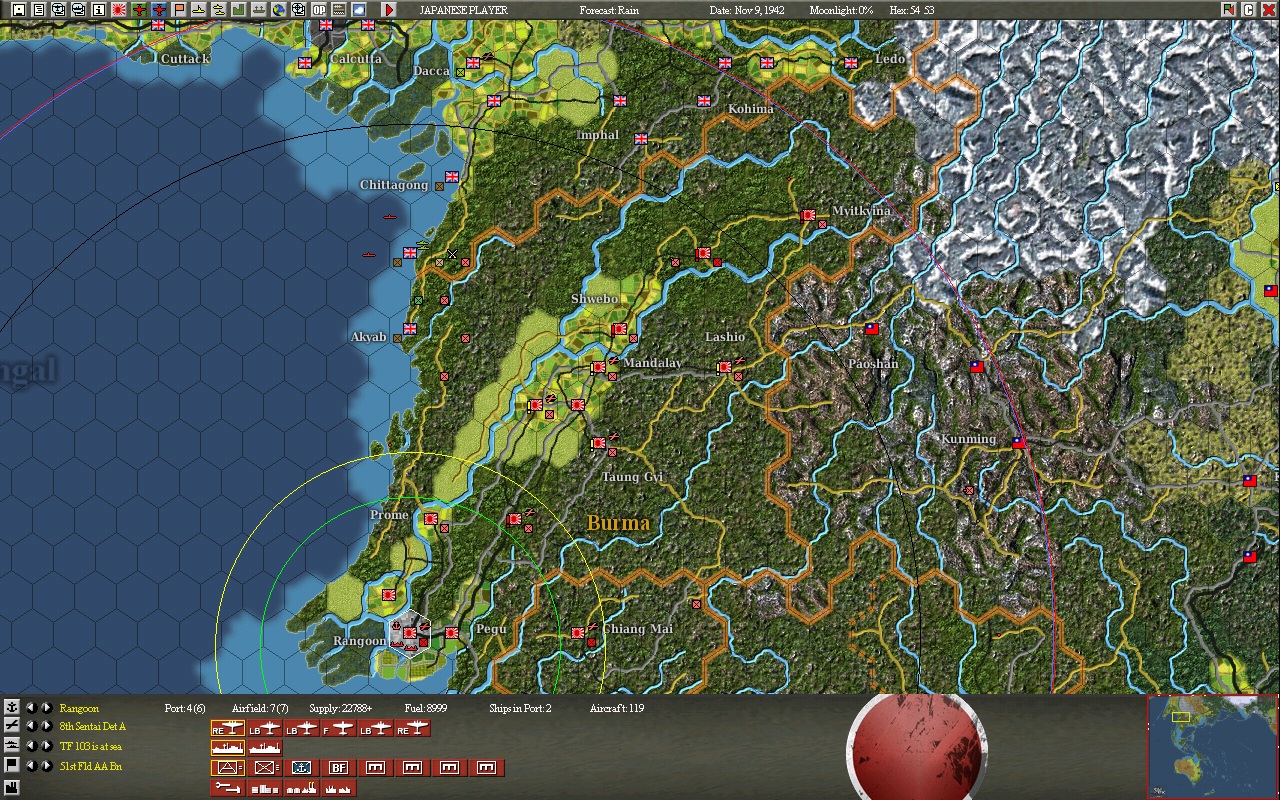Click the wrench repair icon in Rangoon panel
Image resolution: width=1280 pixels, height=800 pixels.
228,788
